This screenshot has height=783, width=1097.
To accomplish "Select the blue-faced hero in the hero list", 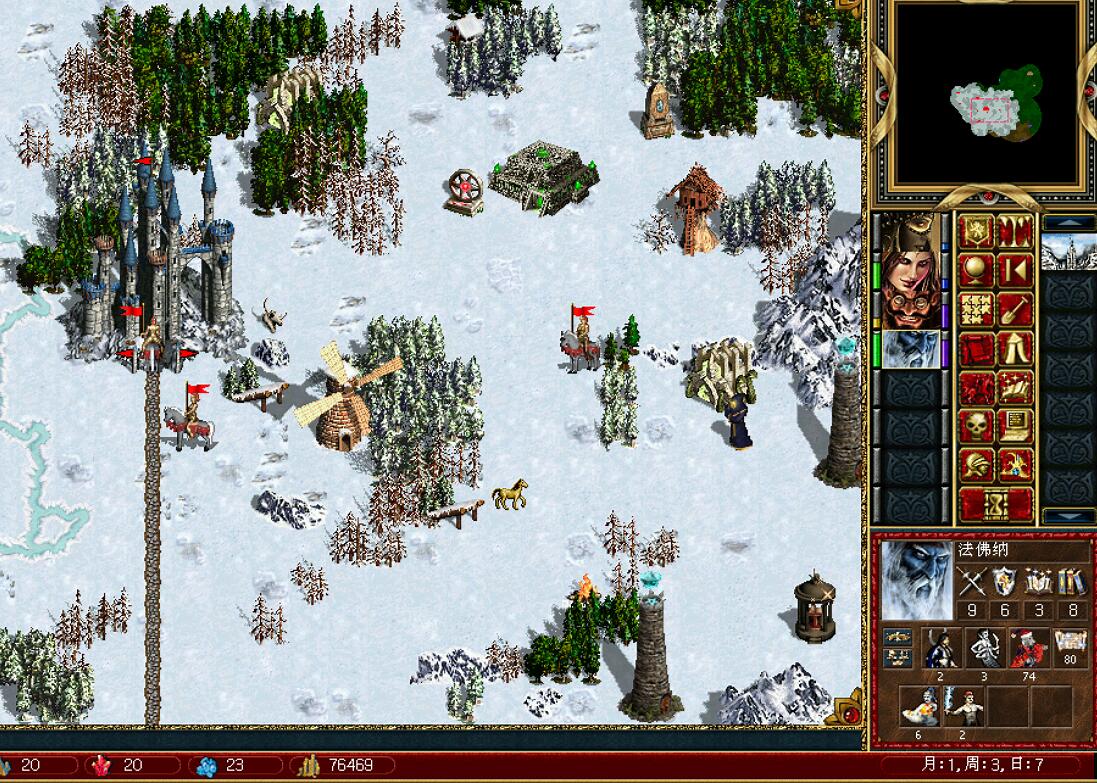I will (910, 350).
